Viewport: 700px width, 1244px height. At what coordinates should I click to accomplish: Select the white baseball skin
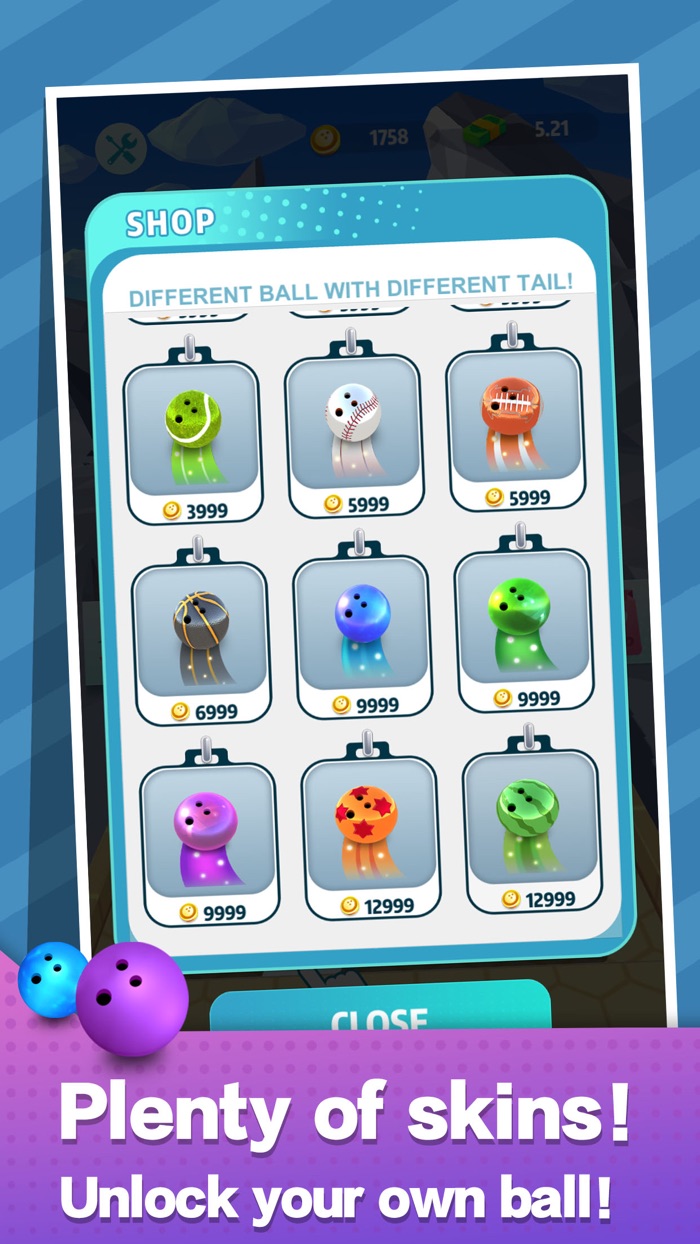pyautogui.click(x=353, y=427)
